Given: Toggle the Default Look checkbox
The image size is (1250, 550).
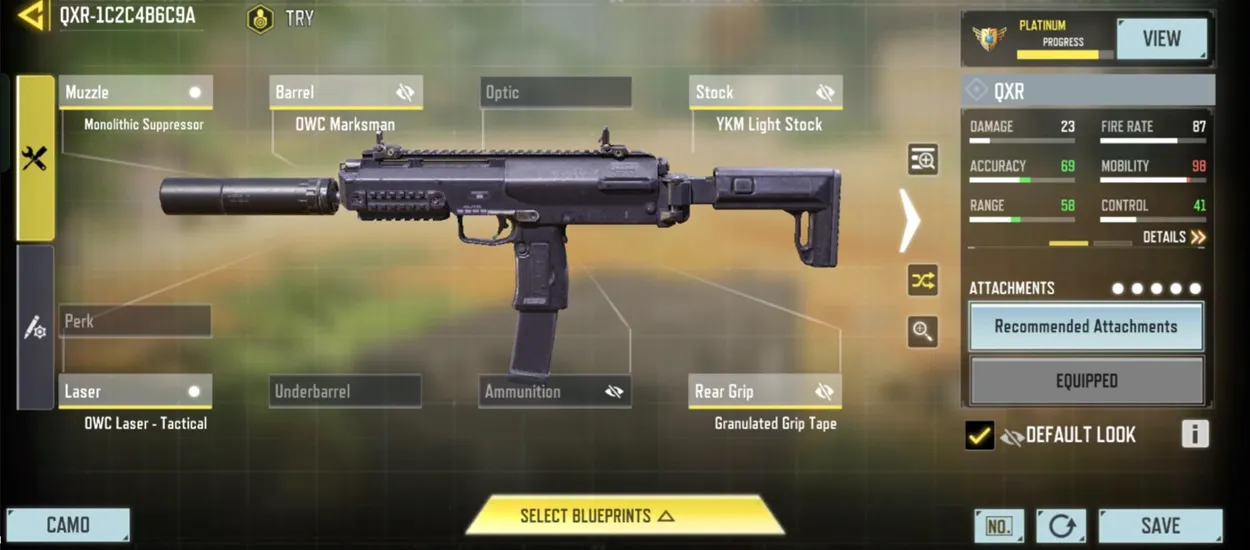Looking at the screenshot, I should point(979,435).
